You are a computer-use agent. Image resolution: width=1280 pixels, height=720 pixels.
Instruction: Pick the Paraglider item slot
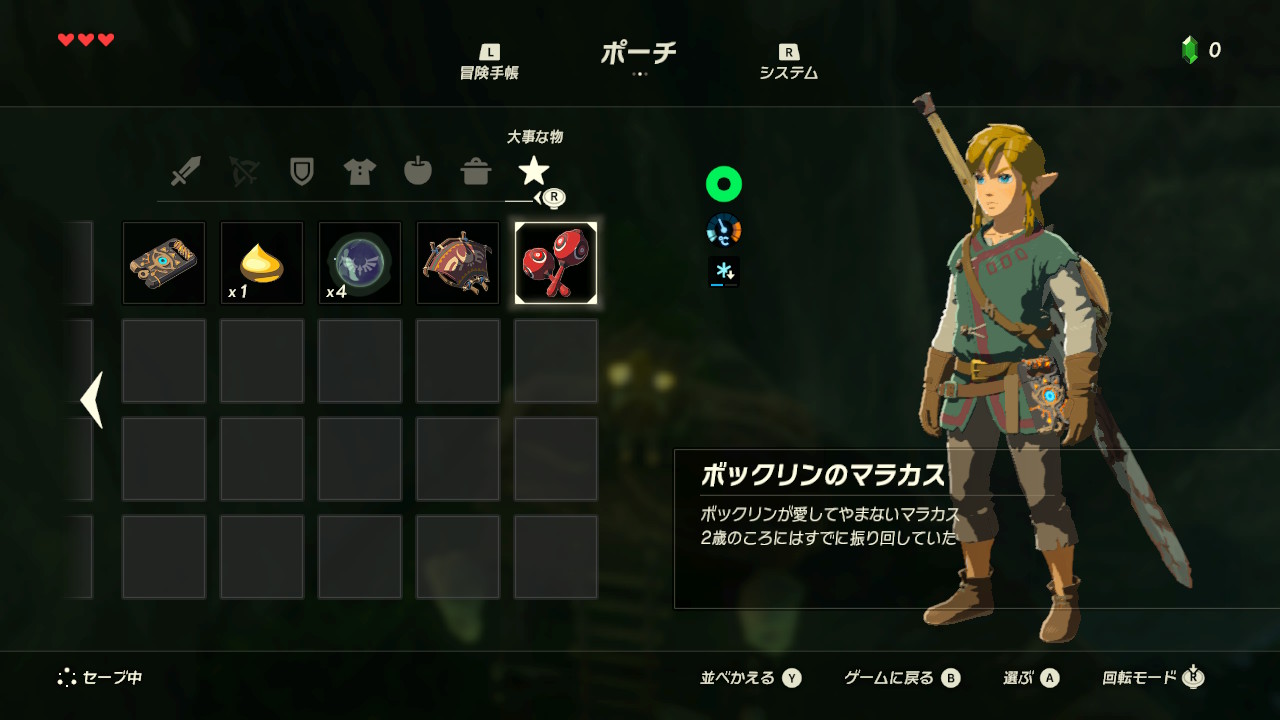point(457,263)
